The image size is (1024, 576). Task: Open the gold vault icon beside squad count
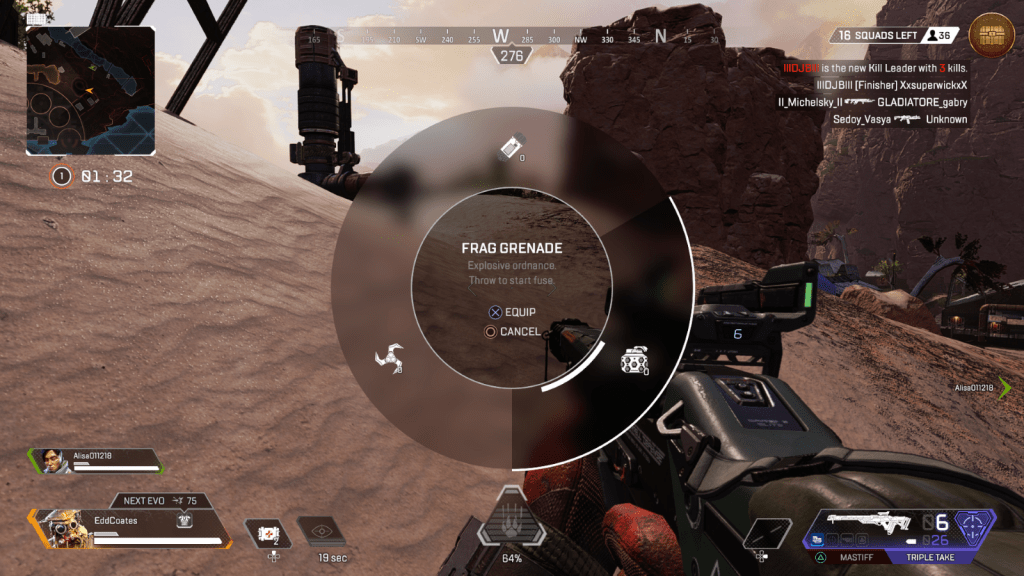click(x=991, y=36)
